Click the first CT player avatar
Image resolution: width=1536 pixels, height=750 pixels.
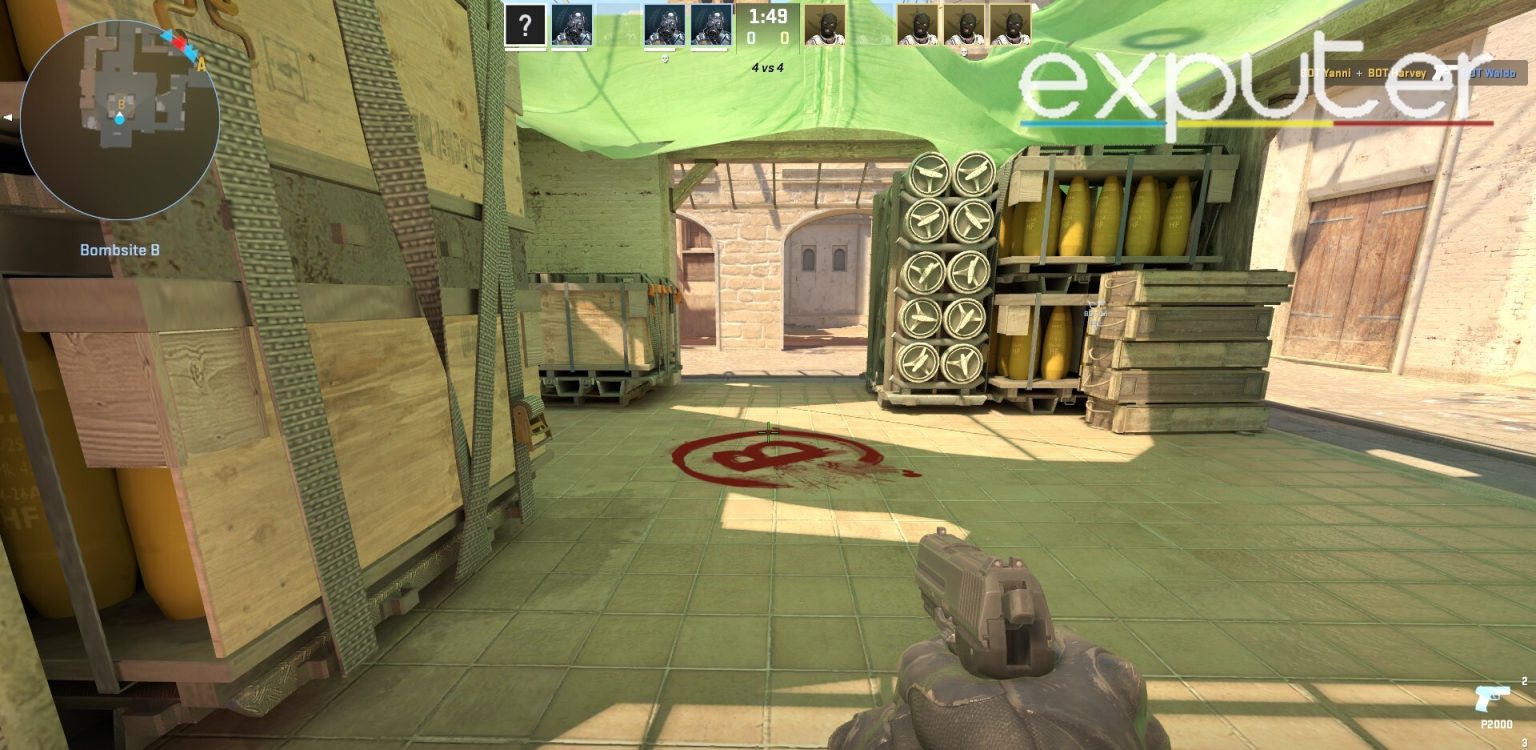573,25
